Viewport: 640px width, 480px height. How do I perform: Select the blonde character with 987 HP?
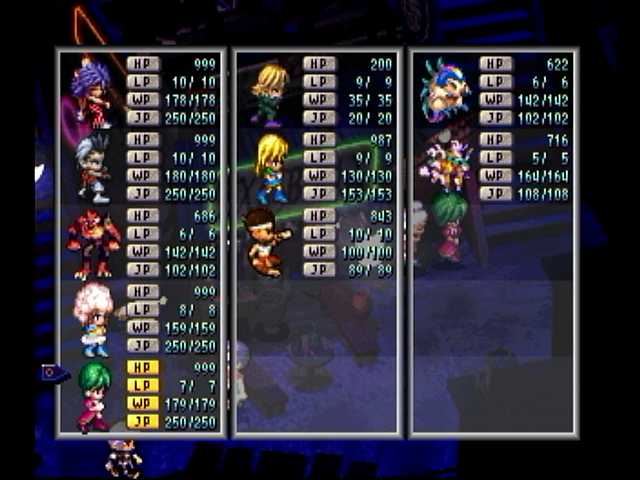[270, 168]
